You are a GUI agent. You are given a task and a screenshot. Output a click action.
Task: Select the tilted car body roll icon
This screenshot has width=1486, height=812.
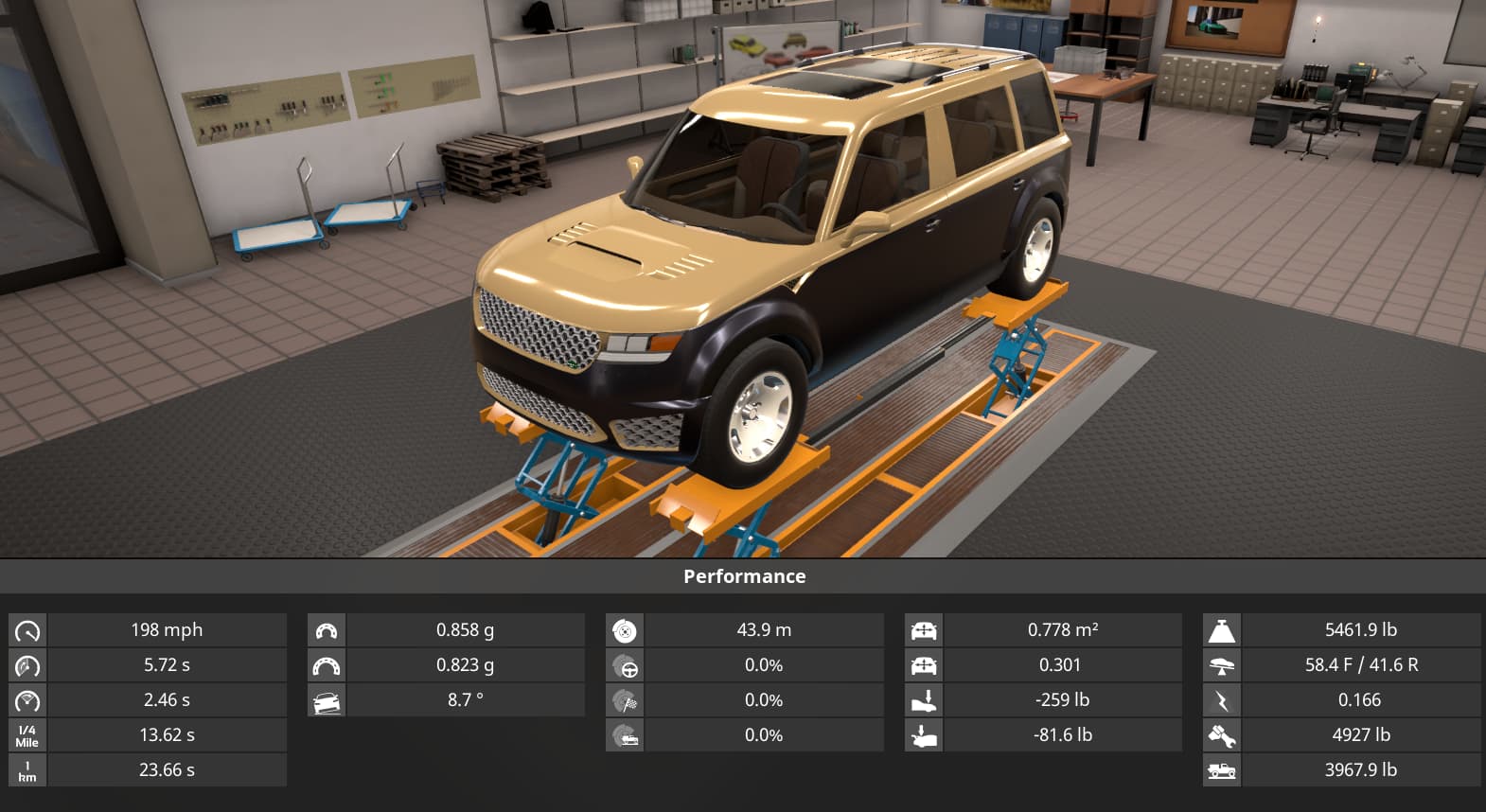[327, 701]
